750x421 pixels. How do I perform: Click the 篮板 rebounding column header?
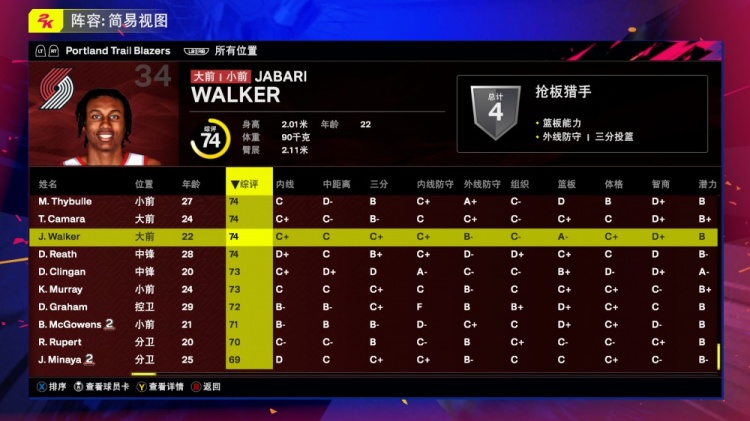pos(566,184)
